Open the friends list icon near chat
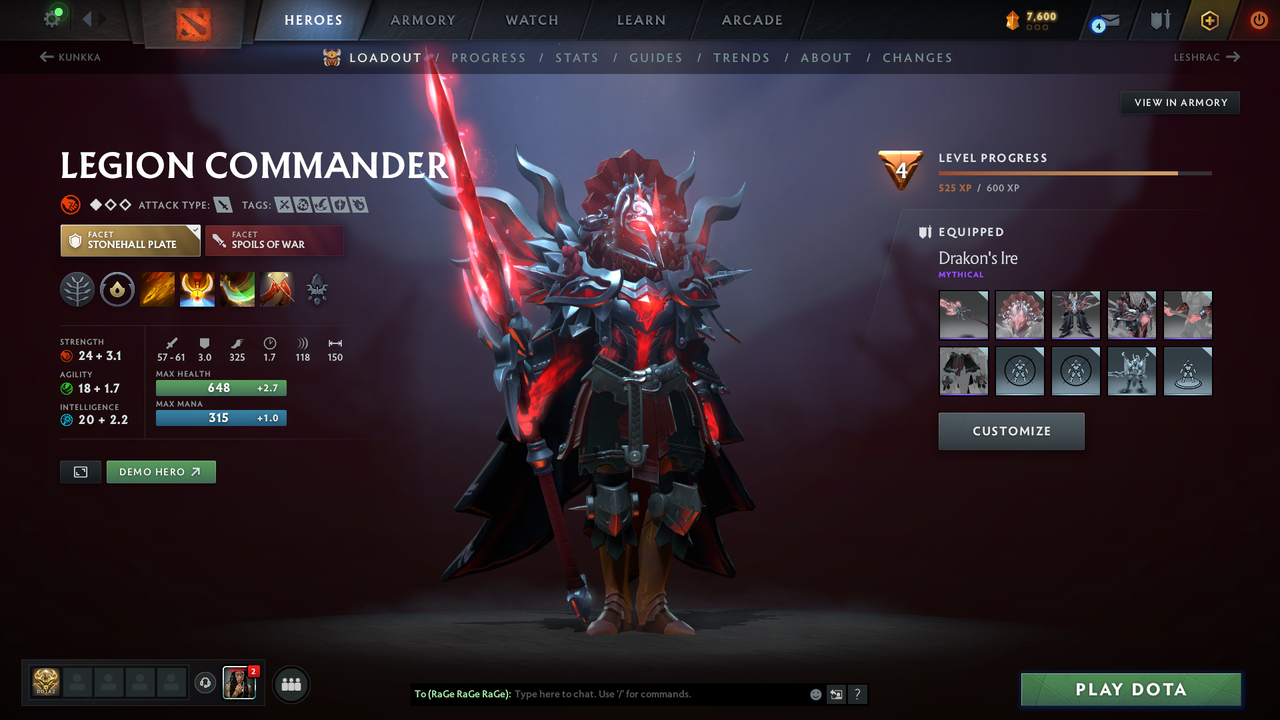This screenshot has height=720, width=1280. [289, 684]
